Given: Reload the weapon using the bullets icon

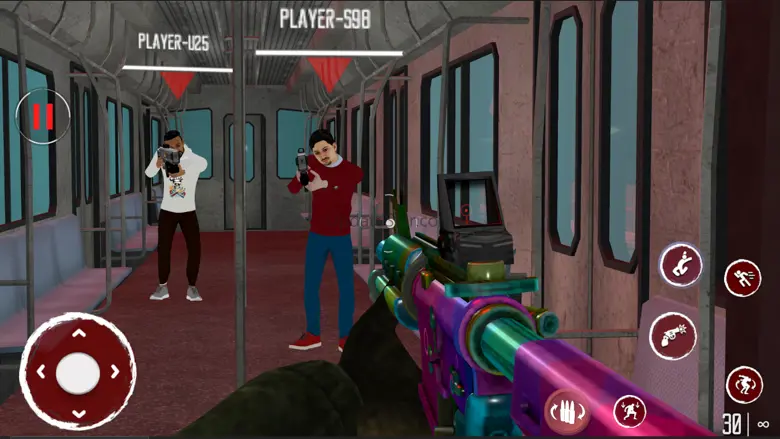Looking at the screenshot, I should (x=566, y=409).
